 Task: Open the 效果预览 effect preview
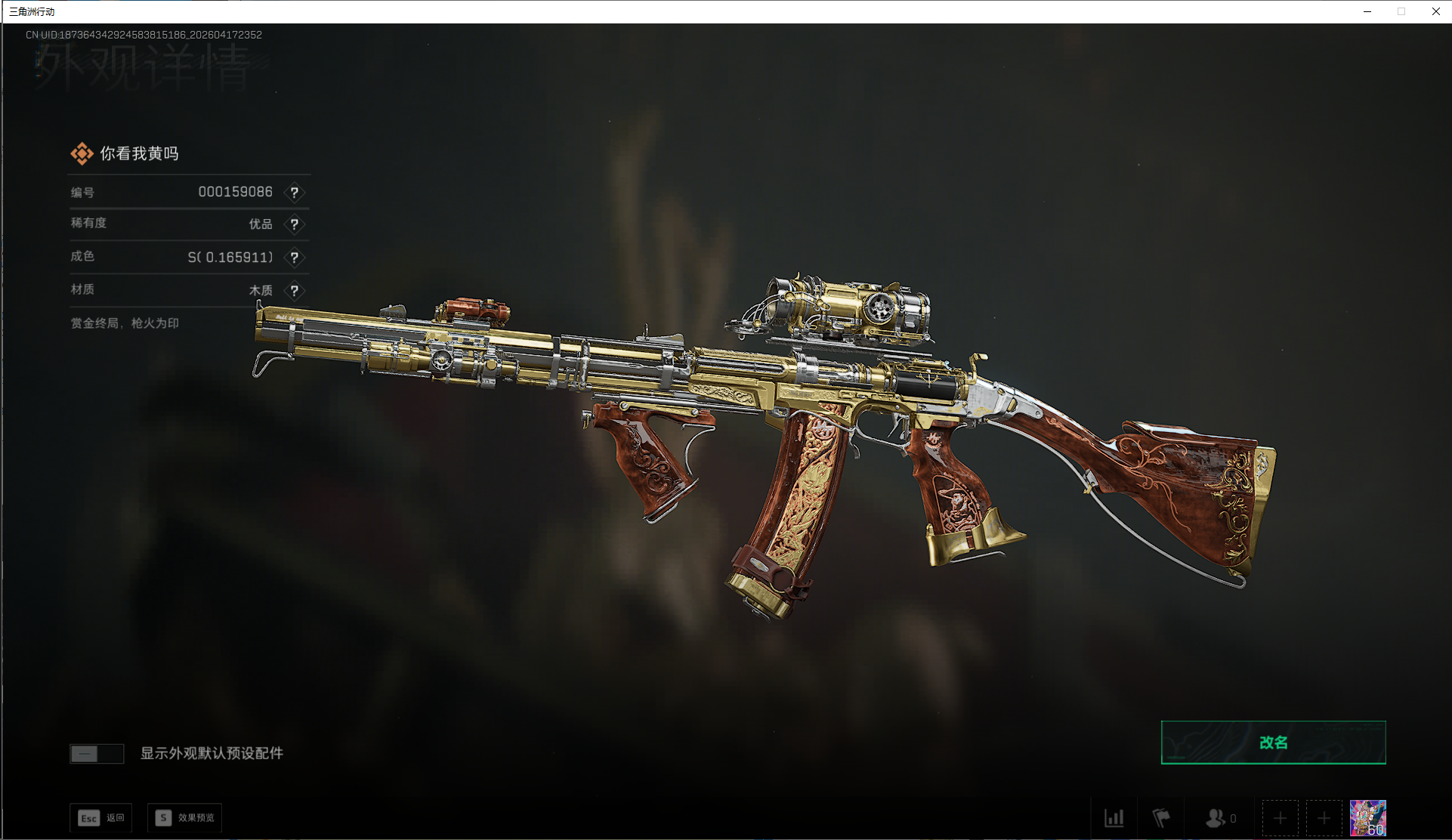(185, 818)
